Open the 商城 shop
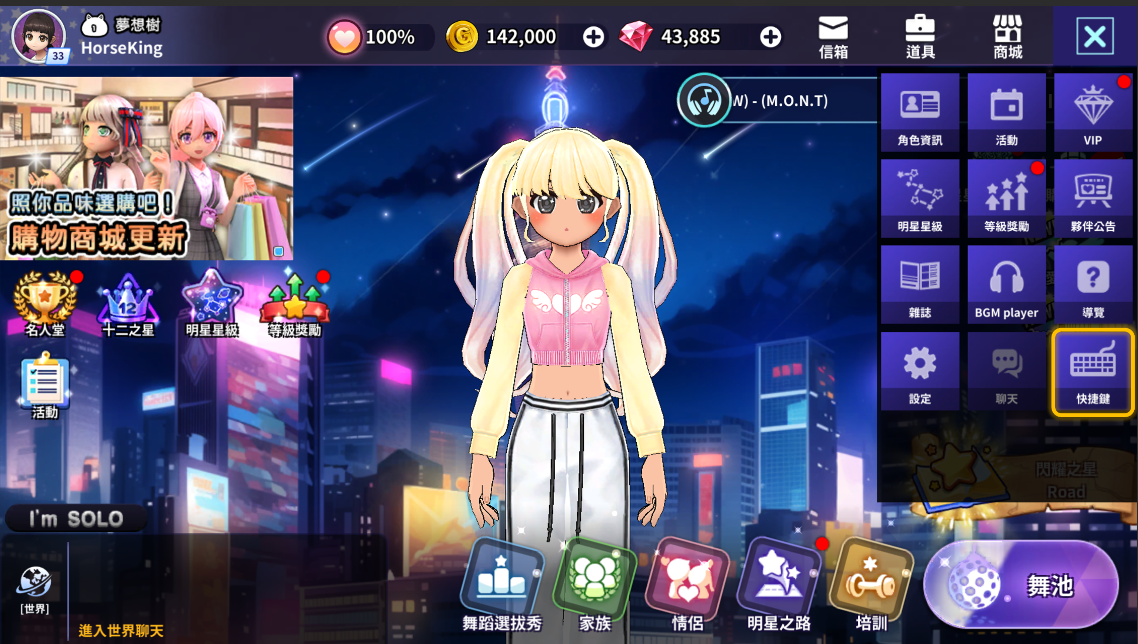The height and width of the screenshot is (644, 1138). (1007, 36)
